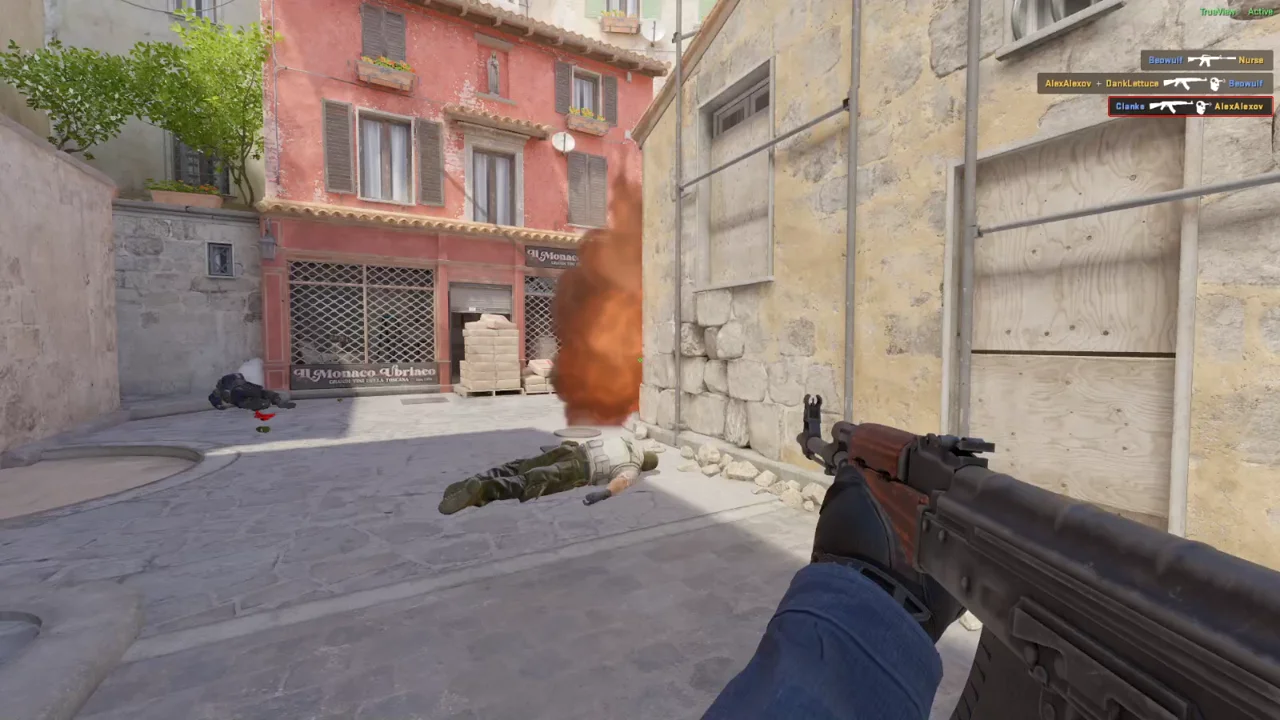Image resolution: width=1280 pixels, height=720 pixels.
Task: Click the M4A1 rifle icon beside Beowulf
Action: pos(1212,60)
